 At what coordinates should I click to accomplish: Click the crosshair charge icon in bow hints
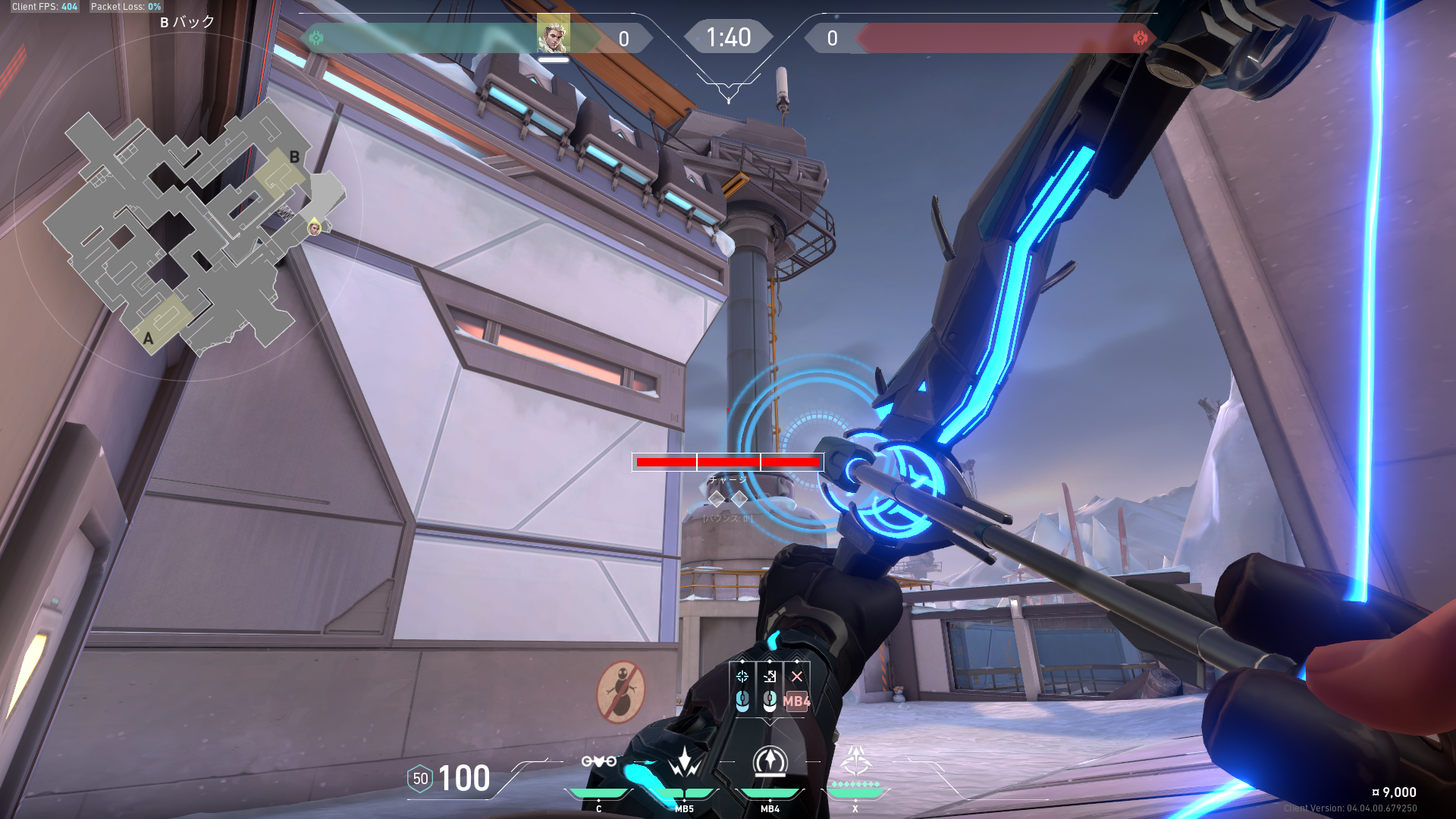(x=742, y=676)
